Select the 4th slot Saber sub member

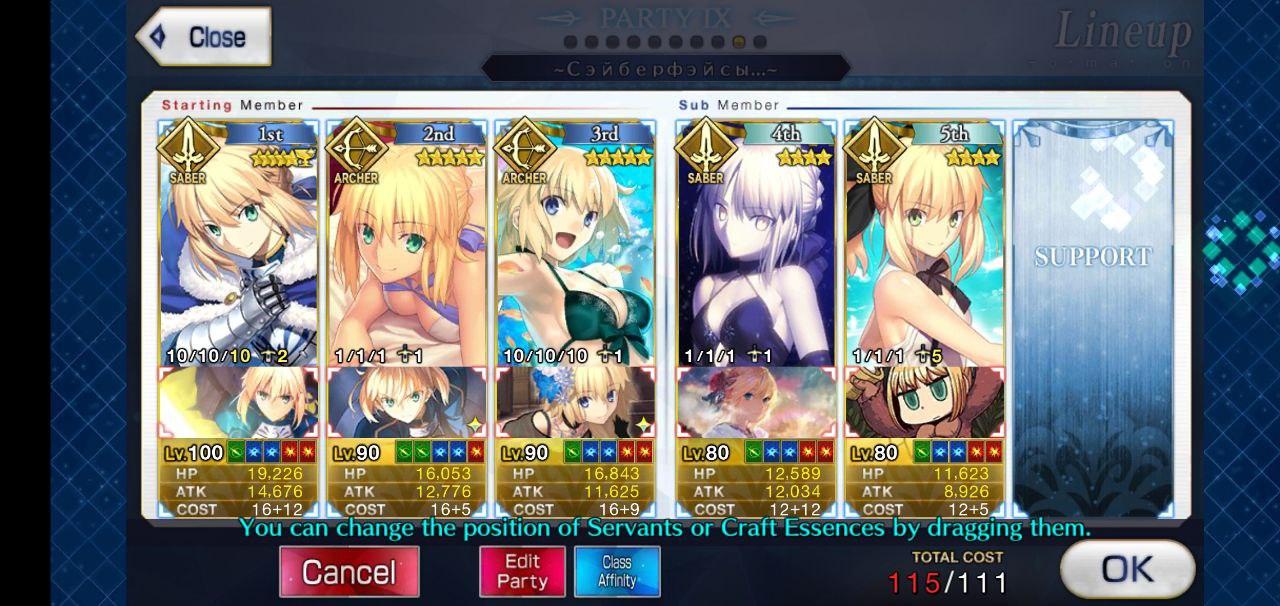[x=755, y=250]
